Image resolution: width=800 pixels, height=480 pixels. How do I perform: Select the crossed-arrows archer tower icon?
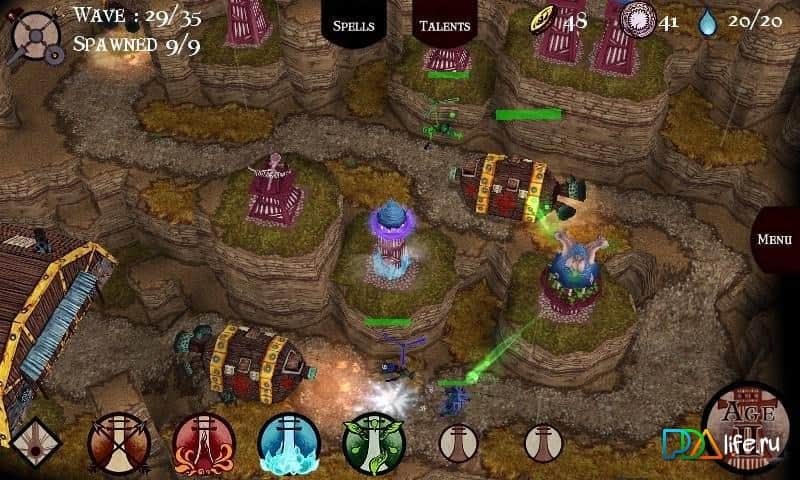point(118,442)
